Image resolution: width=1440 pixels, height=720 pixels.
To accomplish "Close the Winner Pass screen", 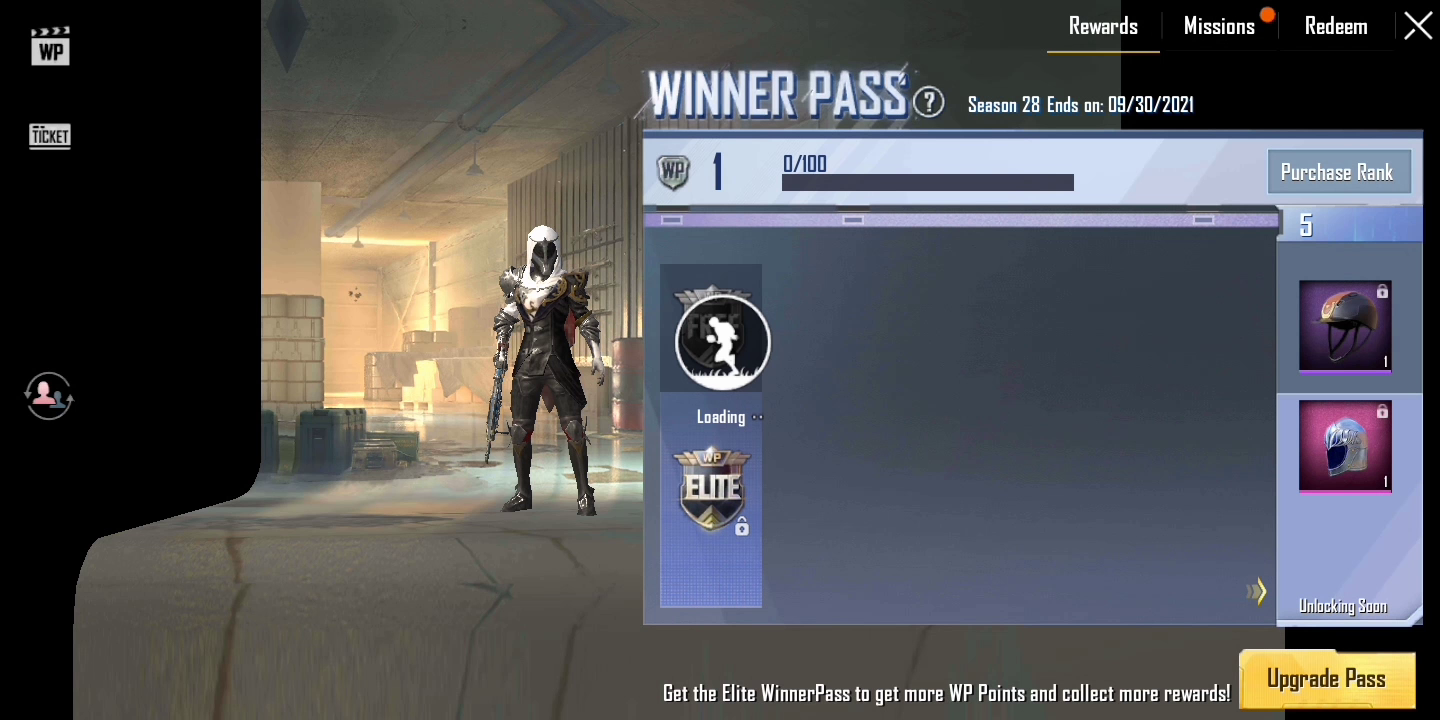I will tap(1418, 26).
